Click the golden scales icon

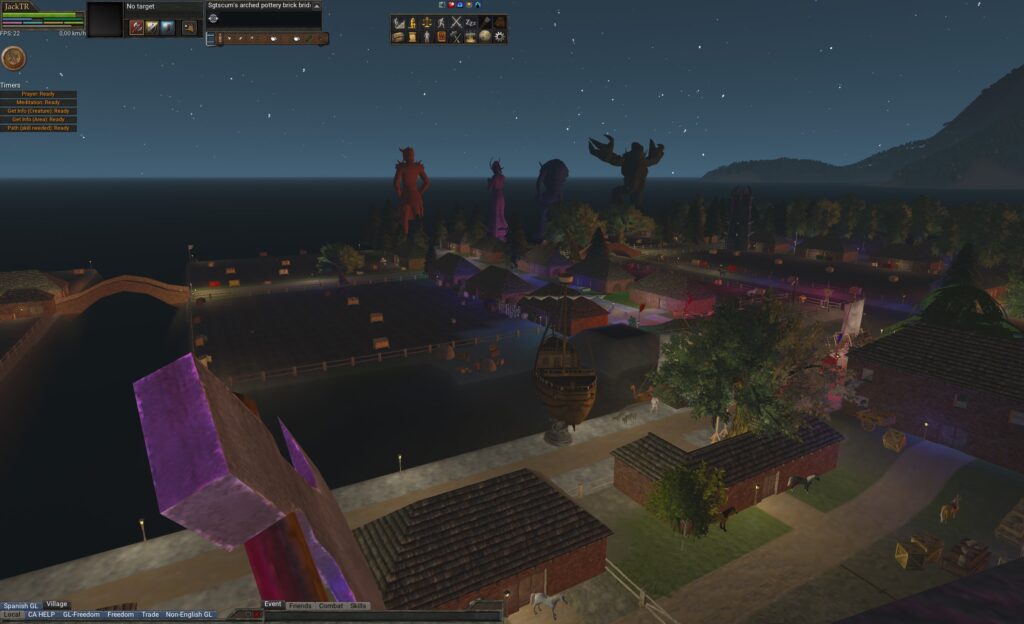tap(426, 22)
